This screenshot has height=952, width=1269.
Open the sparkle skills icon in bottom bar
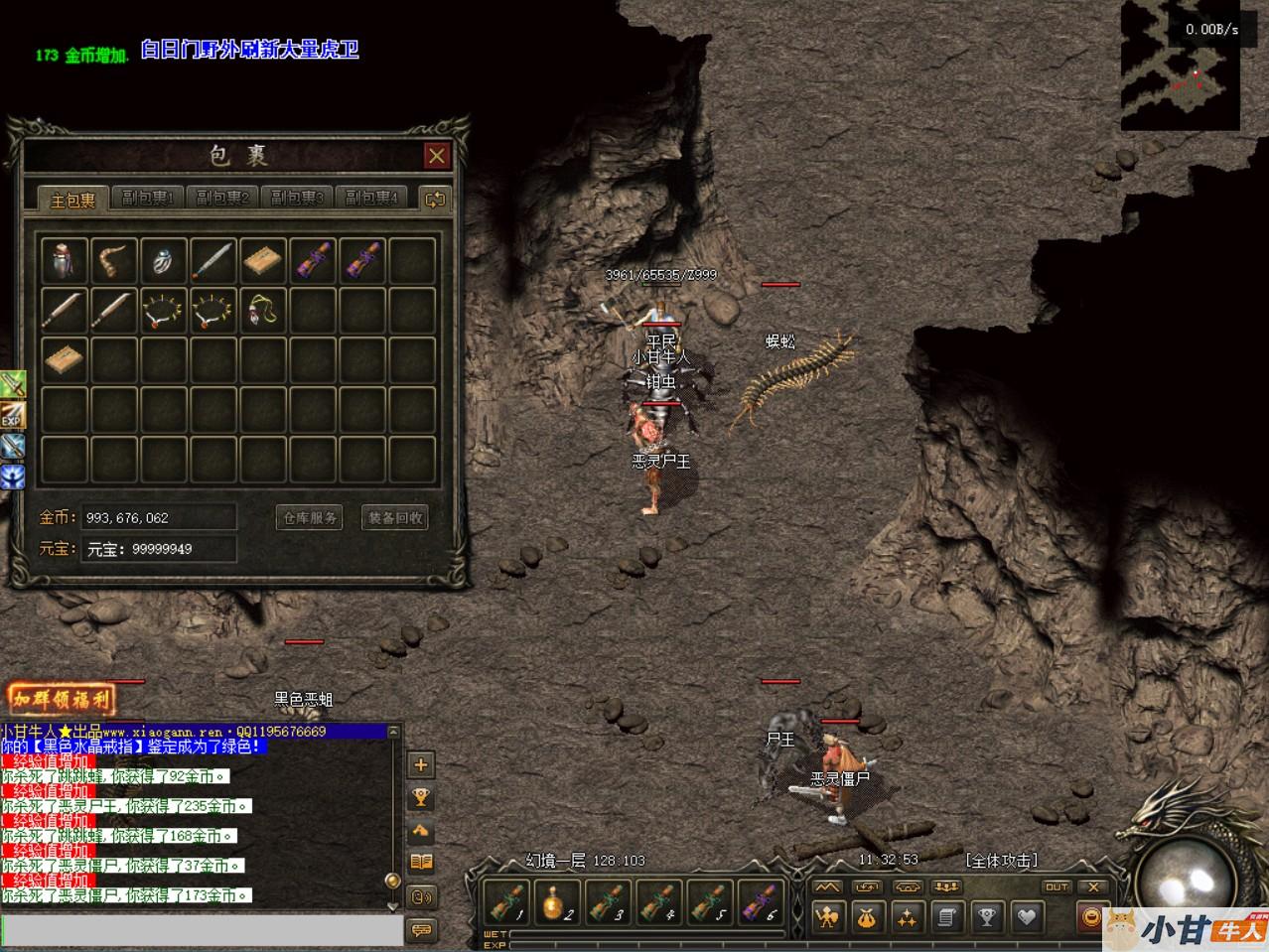point(907,918)
